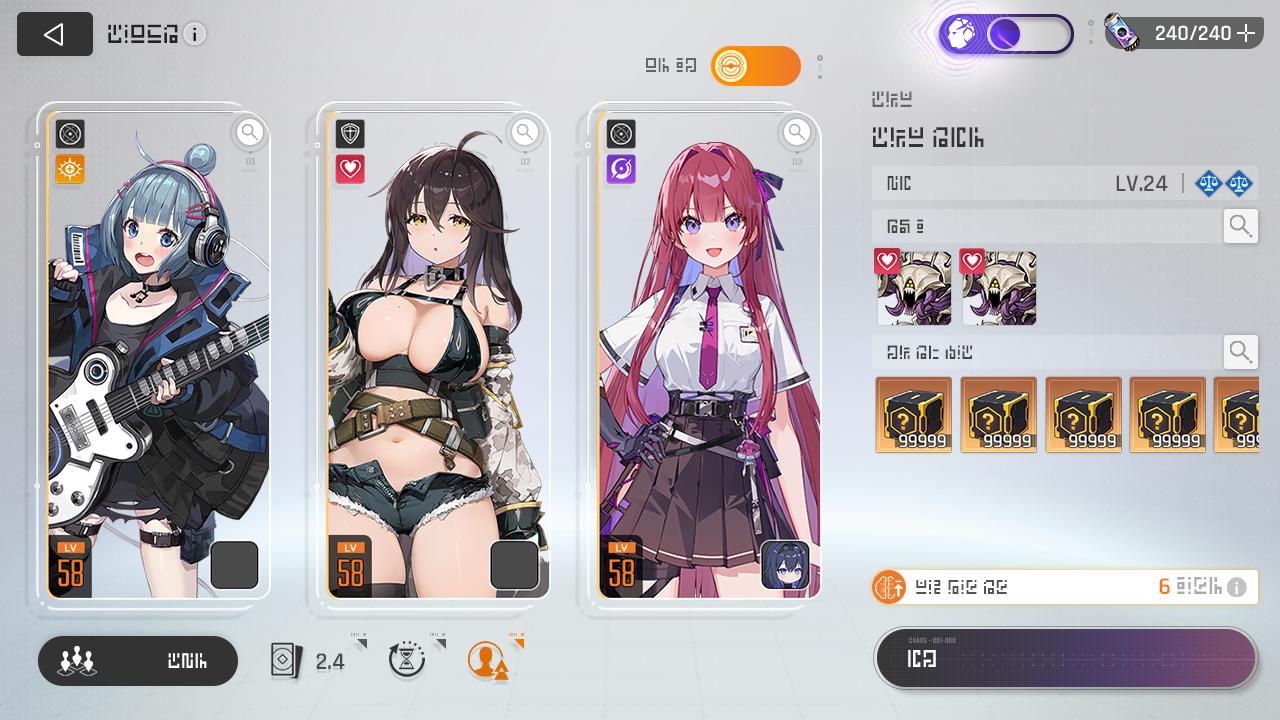Select the sun attribute icon on blue-haired character
The width and height of the screenshot is (1280, 720).
tap(69, 168)
